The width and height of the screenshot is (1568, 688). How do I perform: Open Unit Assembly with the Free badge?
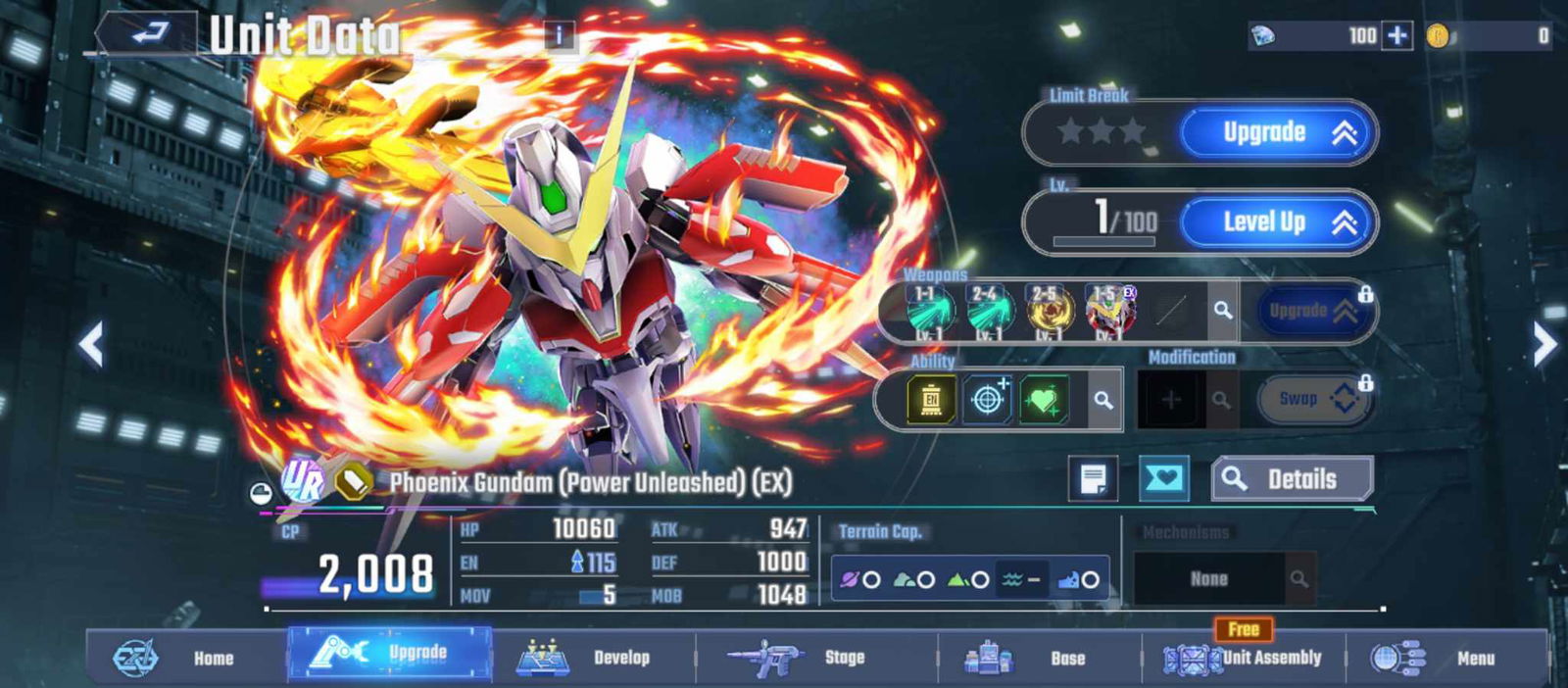[x=1245, y=658]
